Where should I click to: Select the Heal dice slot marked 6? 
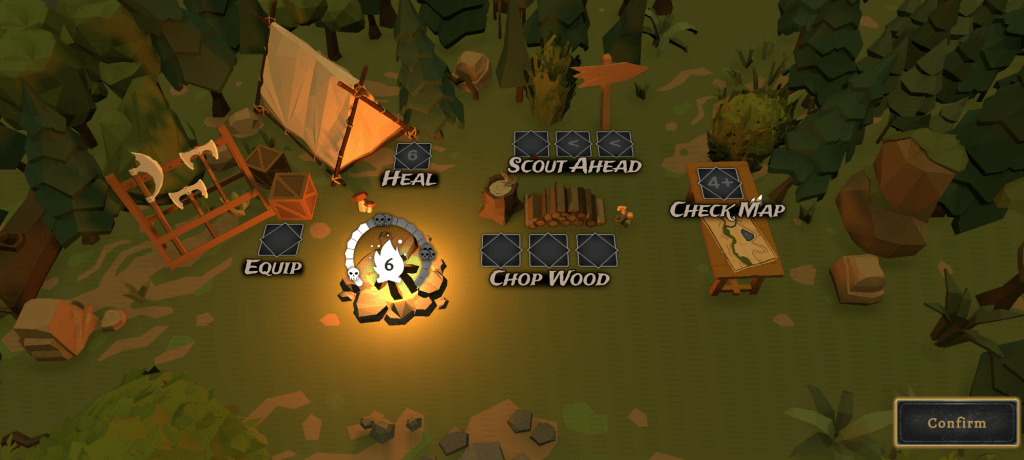click(412, 156)
